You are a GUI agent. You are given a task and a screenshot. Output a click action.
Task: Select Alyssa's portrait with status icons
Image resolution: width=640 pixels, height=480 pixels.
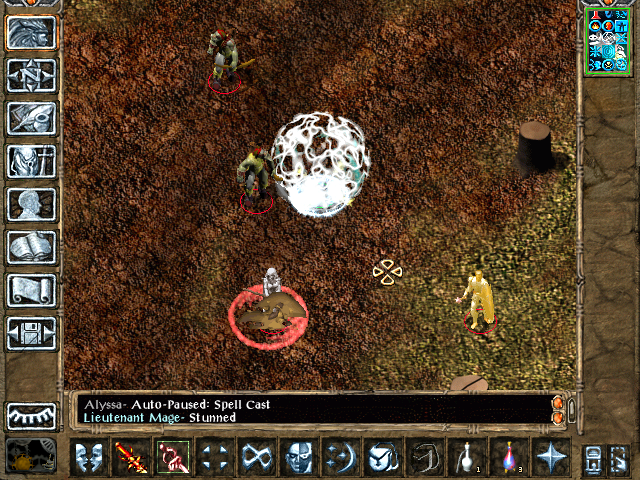click(x=608, y=39)
